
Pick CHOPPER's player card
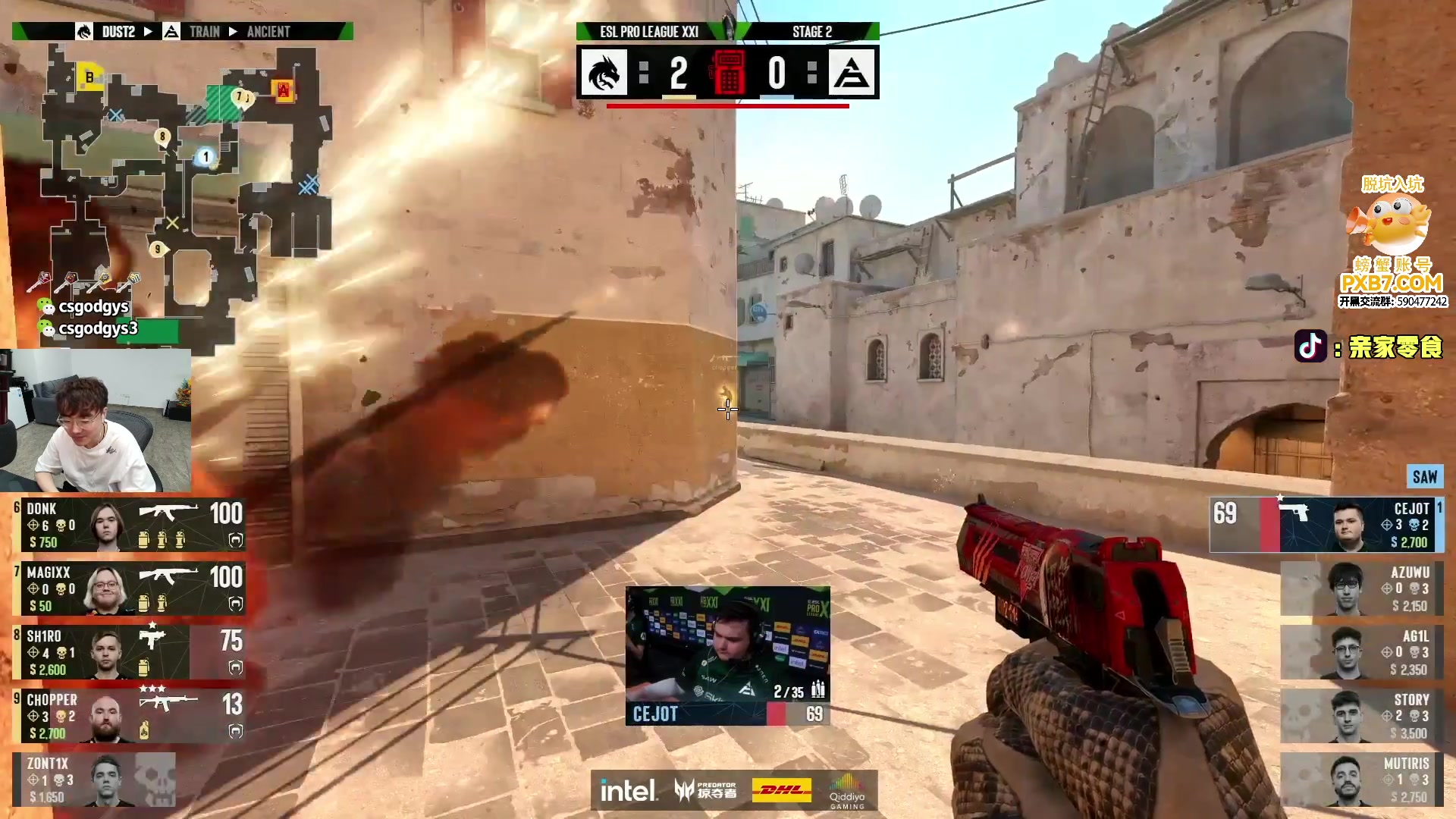pyautogui.click(x=129, y=716)
